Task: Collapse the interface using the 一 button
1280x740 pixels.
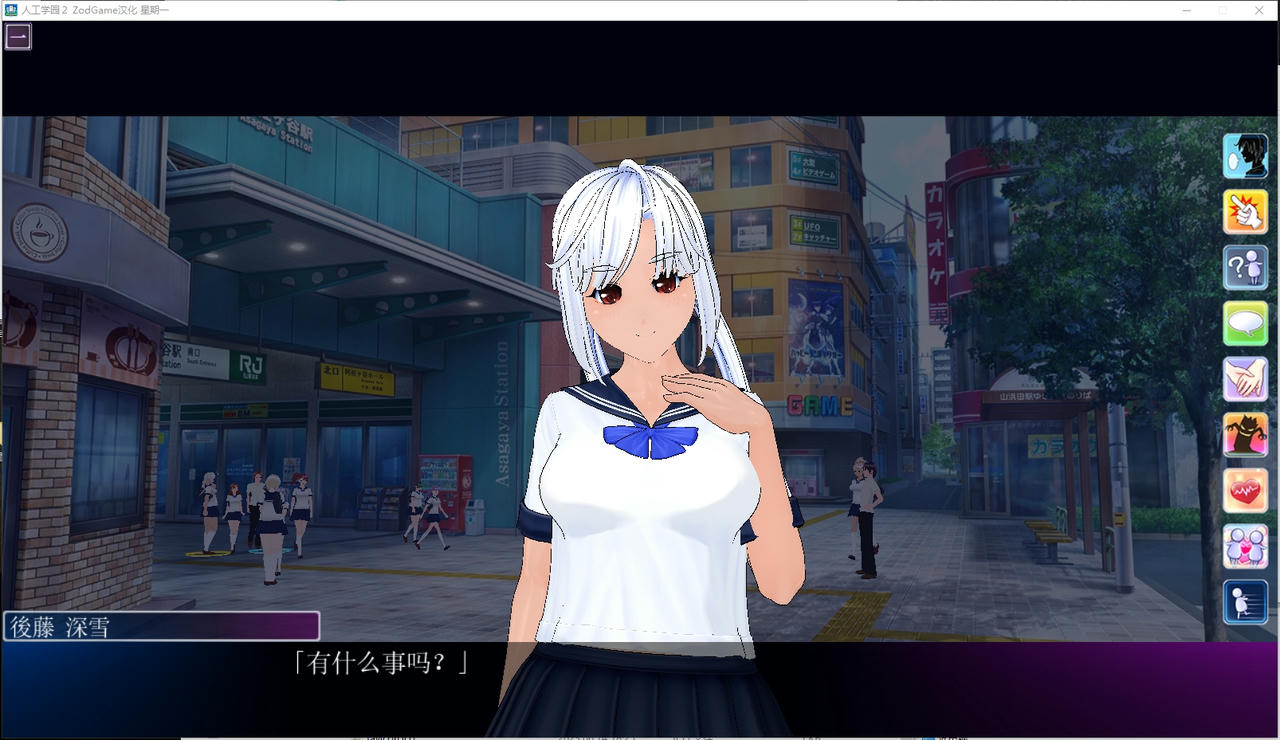Action: coord(19,36)
